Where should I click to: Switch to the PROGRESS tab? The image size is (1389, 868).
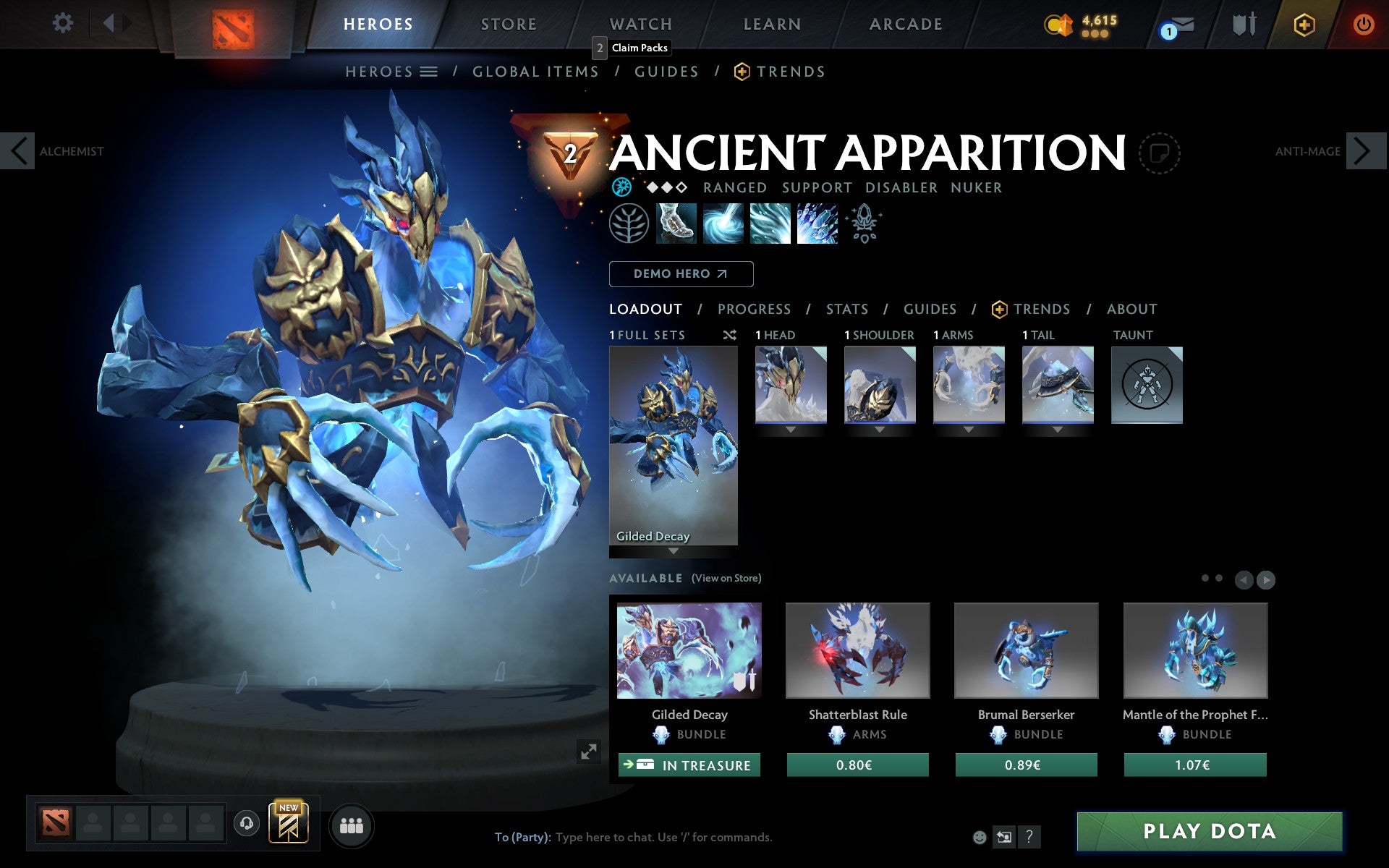pyautogui.click(x=754, y=309)
